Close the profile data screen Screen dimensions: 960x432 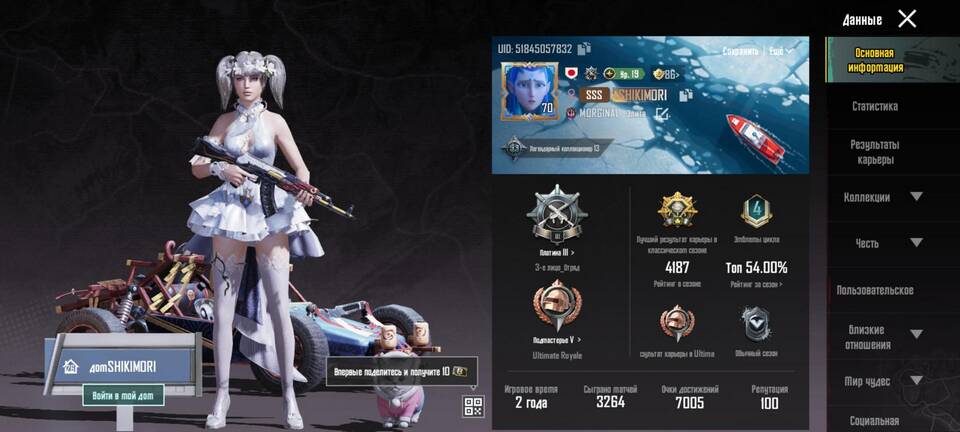coord(907,18)
